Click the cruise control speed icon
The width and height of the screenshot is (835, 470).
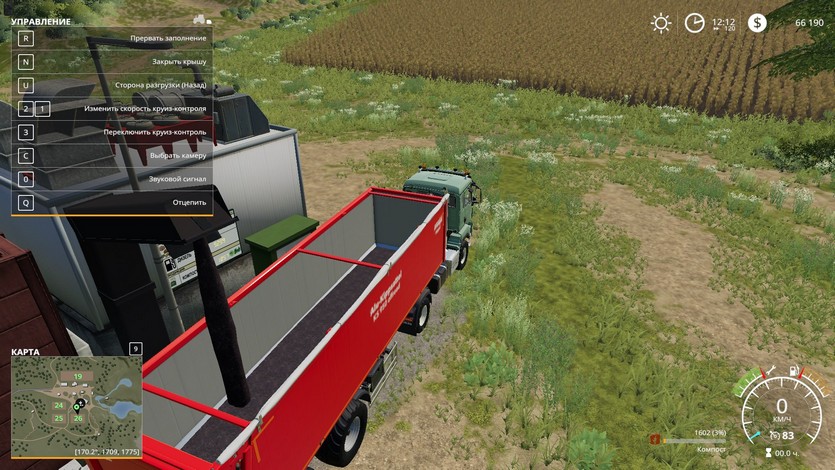(x=773, y=435)
